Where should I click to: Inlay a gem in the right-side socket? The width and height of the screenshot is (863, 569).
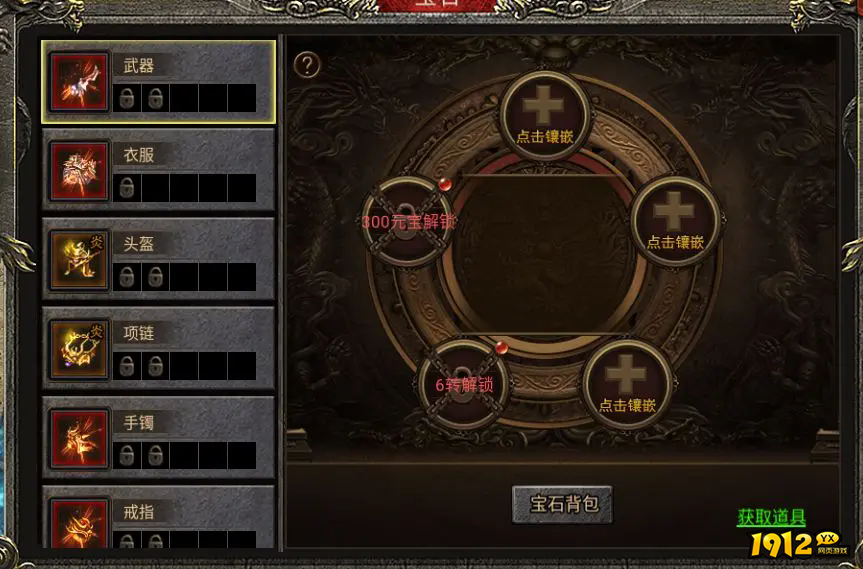(676, 220)
